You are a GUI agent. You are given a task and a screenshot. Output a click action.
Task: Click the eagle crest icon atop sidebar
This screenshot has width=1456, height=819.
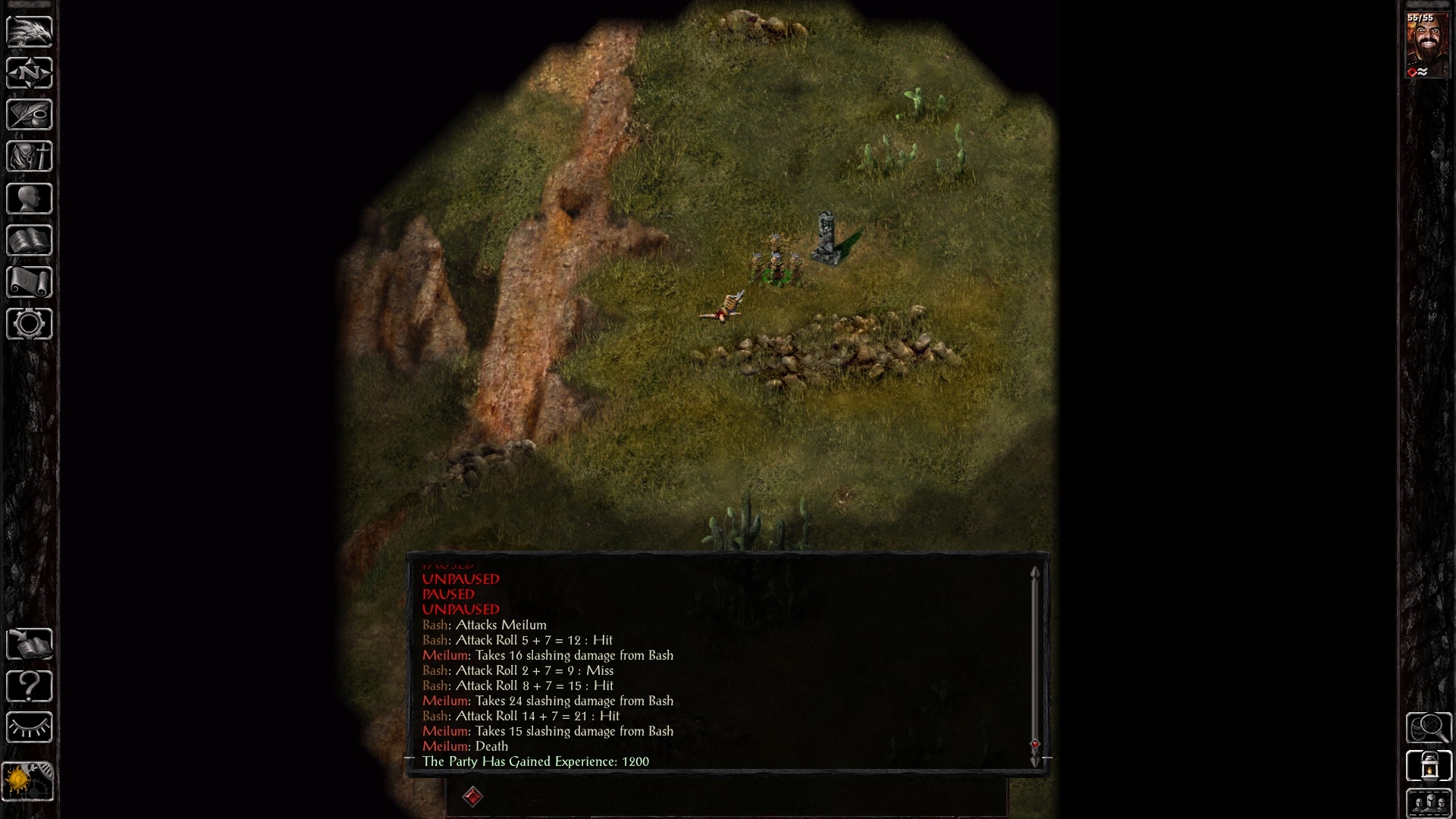(30, 32)
